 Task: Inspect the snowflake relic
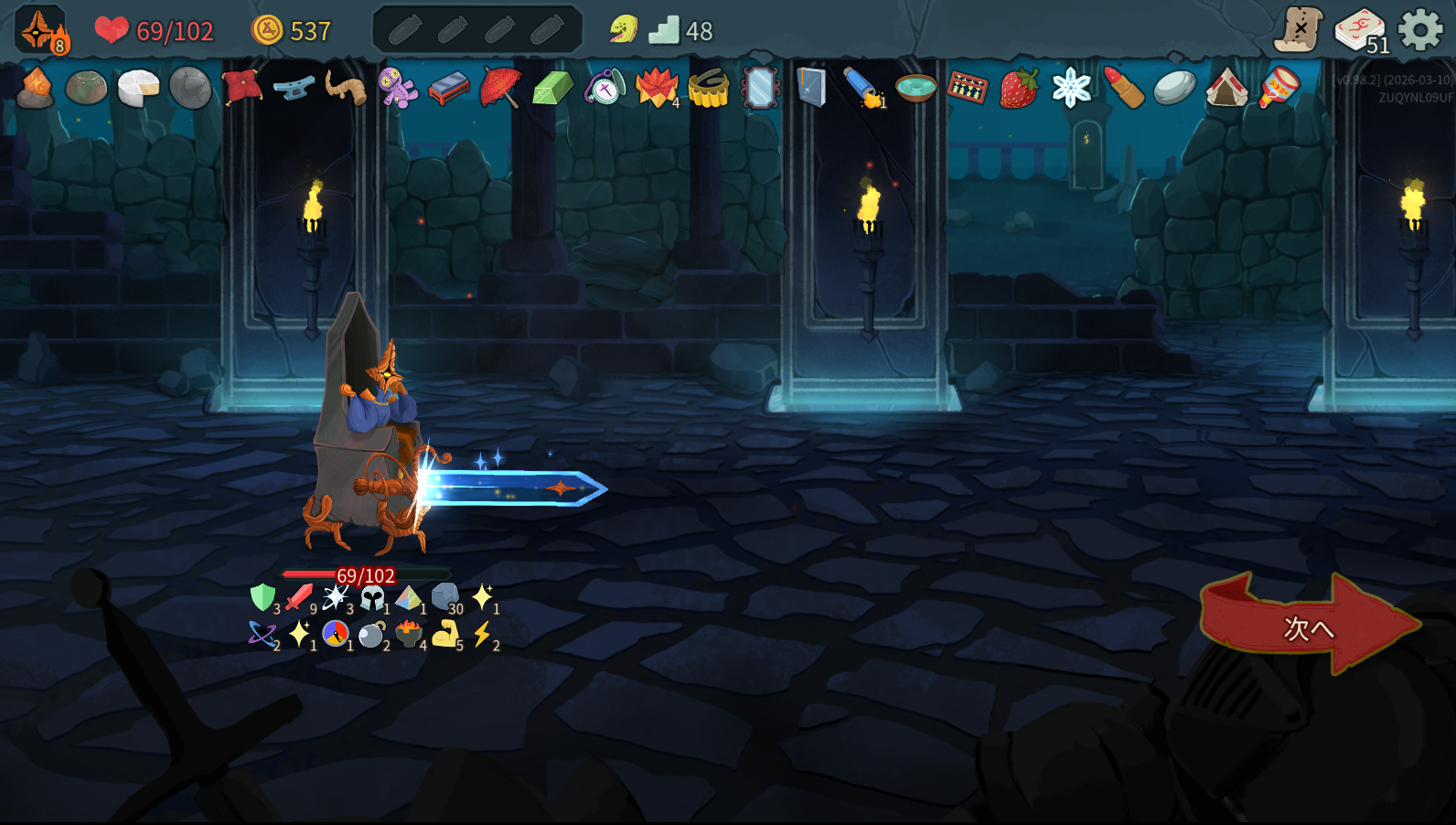point(1071,89)
